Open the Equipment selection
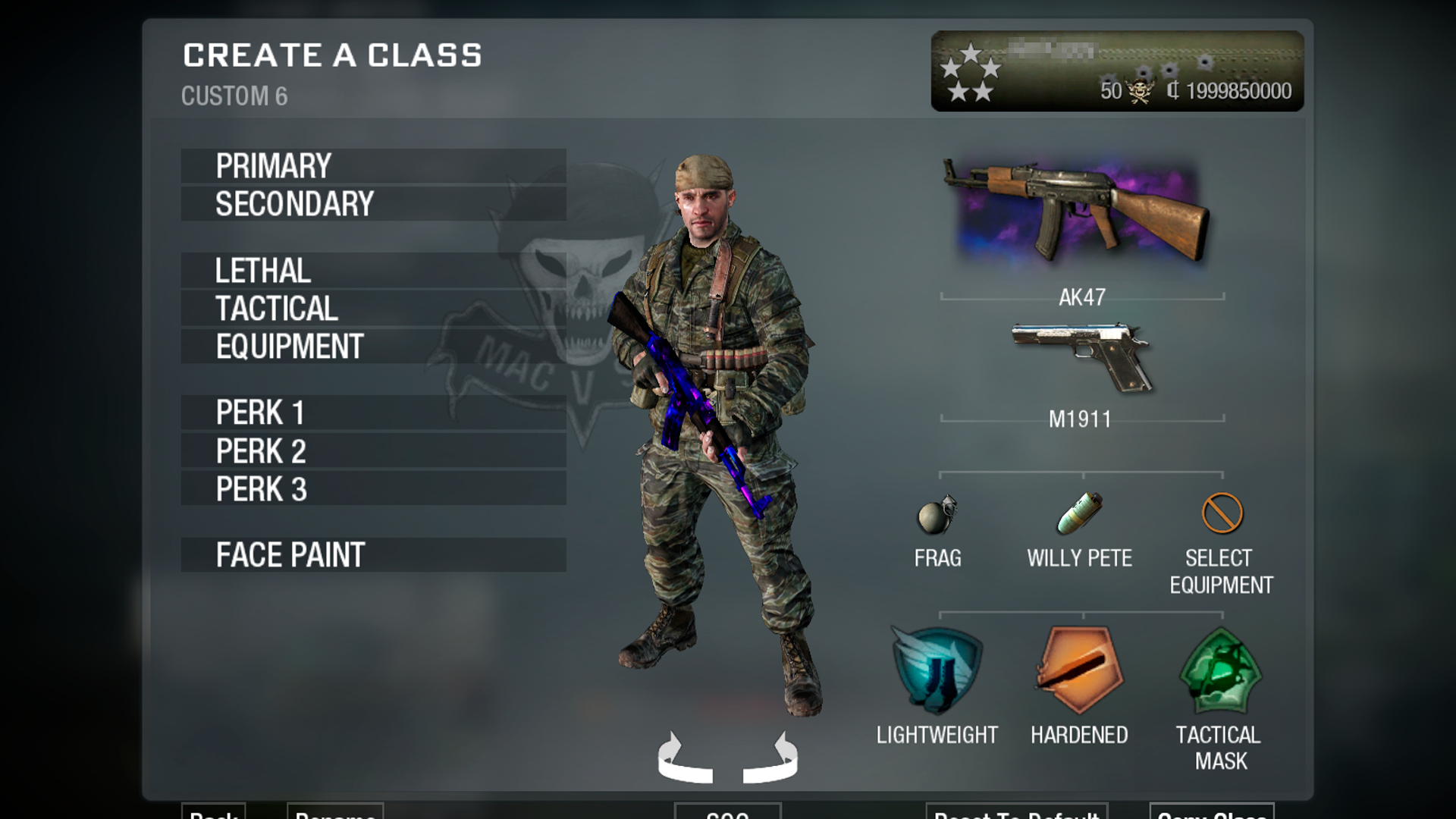Viewport: 1456px width, 819px height. pyautogui.click(x=373, y=347)
